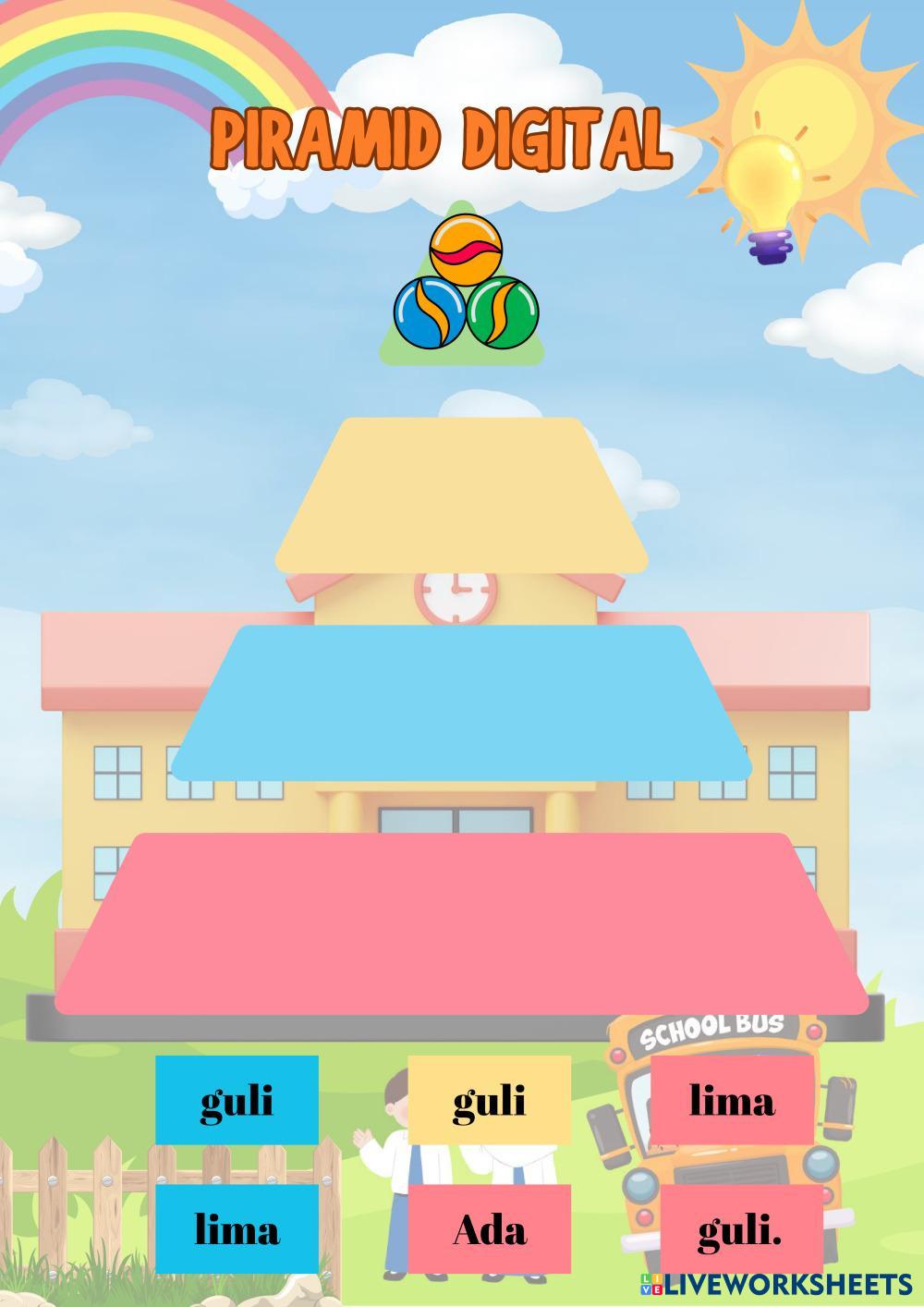This screenshot has height=1307, width=924.
Task: Select the blue 'guli' word tile
Action: [237, 1100]
